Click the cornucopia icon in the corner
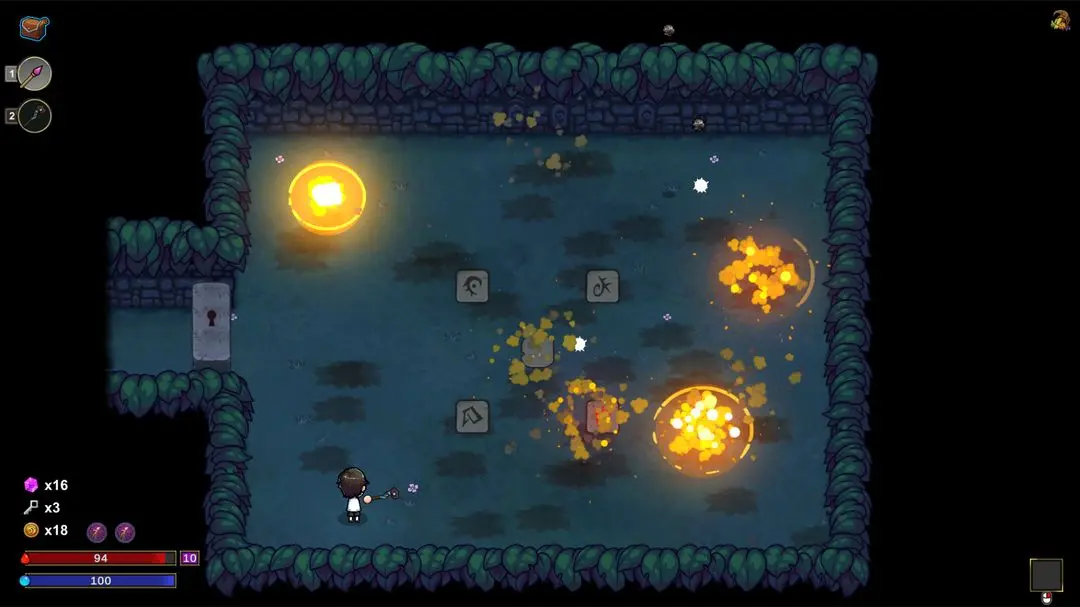The height and width of the screenshot is (607, 1080). 1060,20
